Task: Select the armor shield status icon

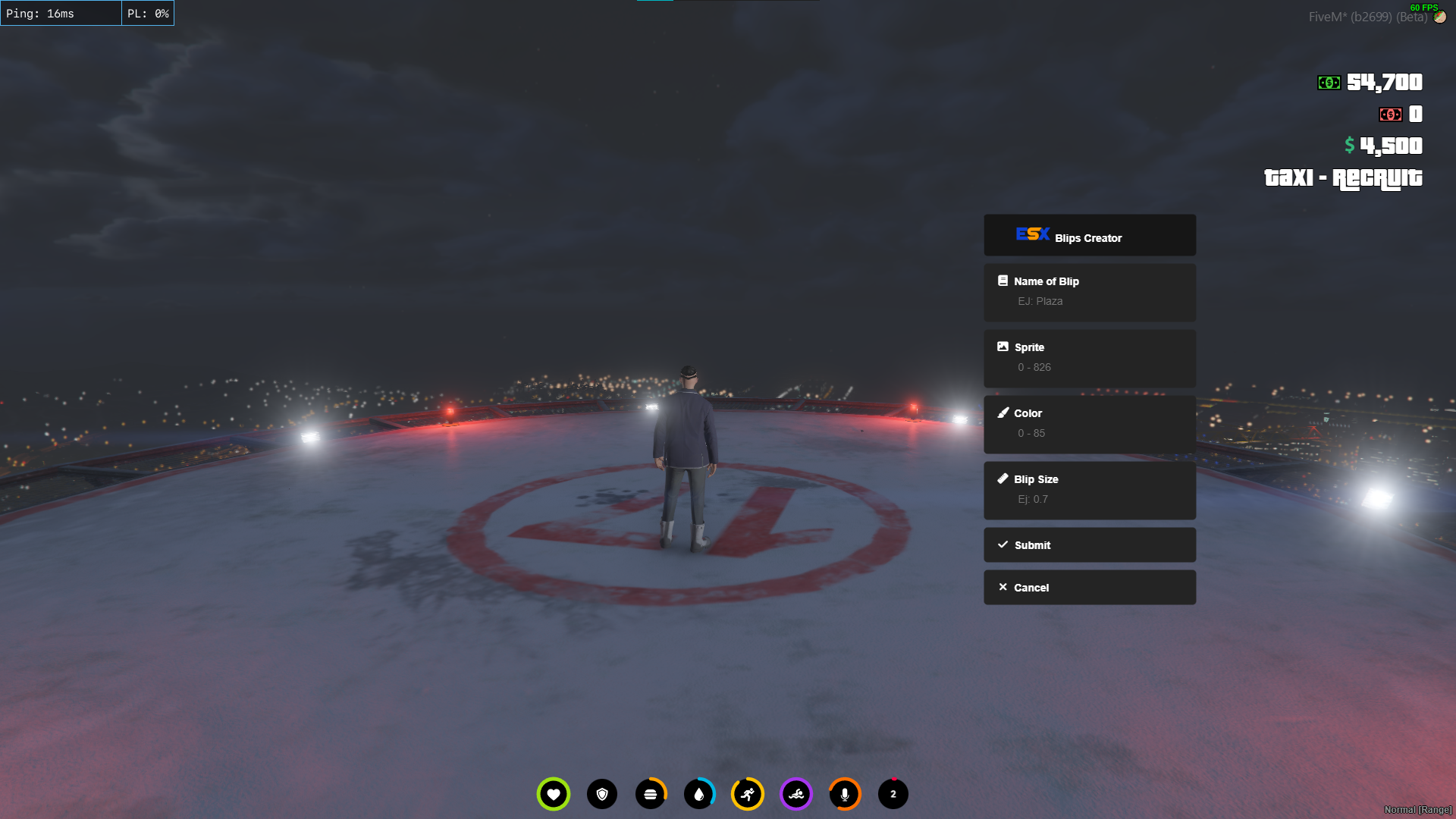Action: coord(602,794)
